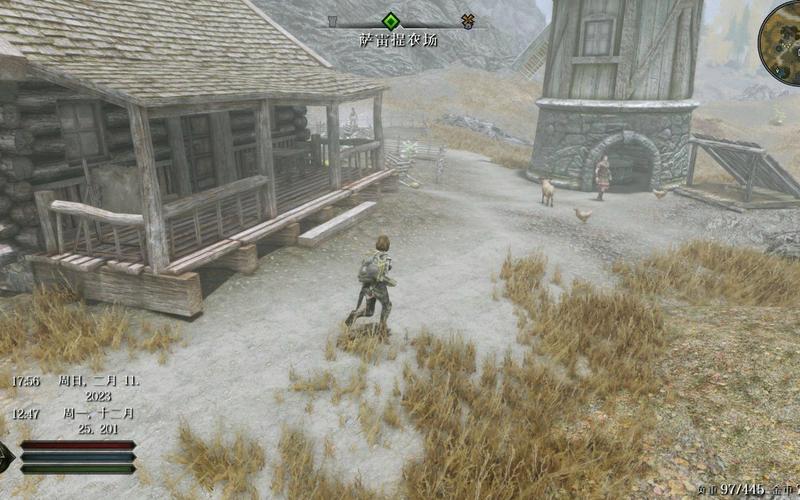Click the grey marker at compass left end
This screenshot has width=800, height=500.
point(333,20)
